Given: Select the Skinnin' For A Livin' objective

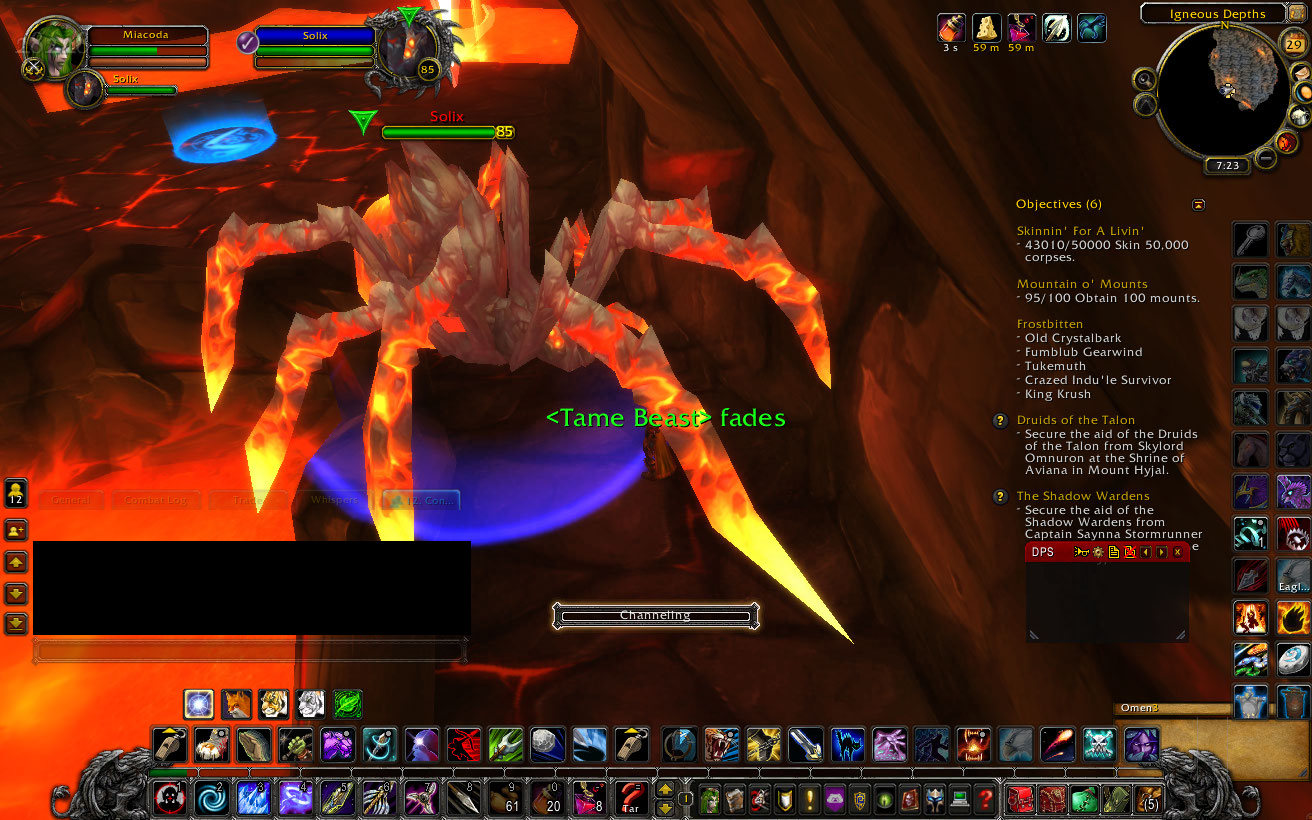Looking at the screenshot, I should pyautogui.click(x=1080, y=231).
